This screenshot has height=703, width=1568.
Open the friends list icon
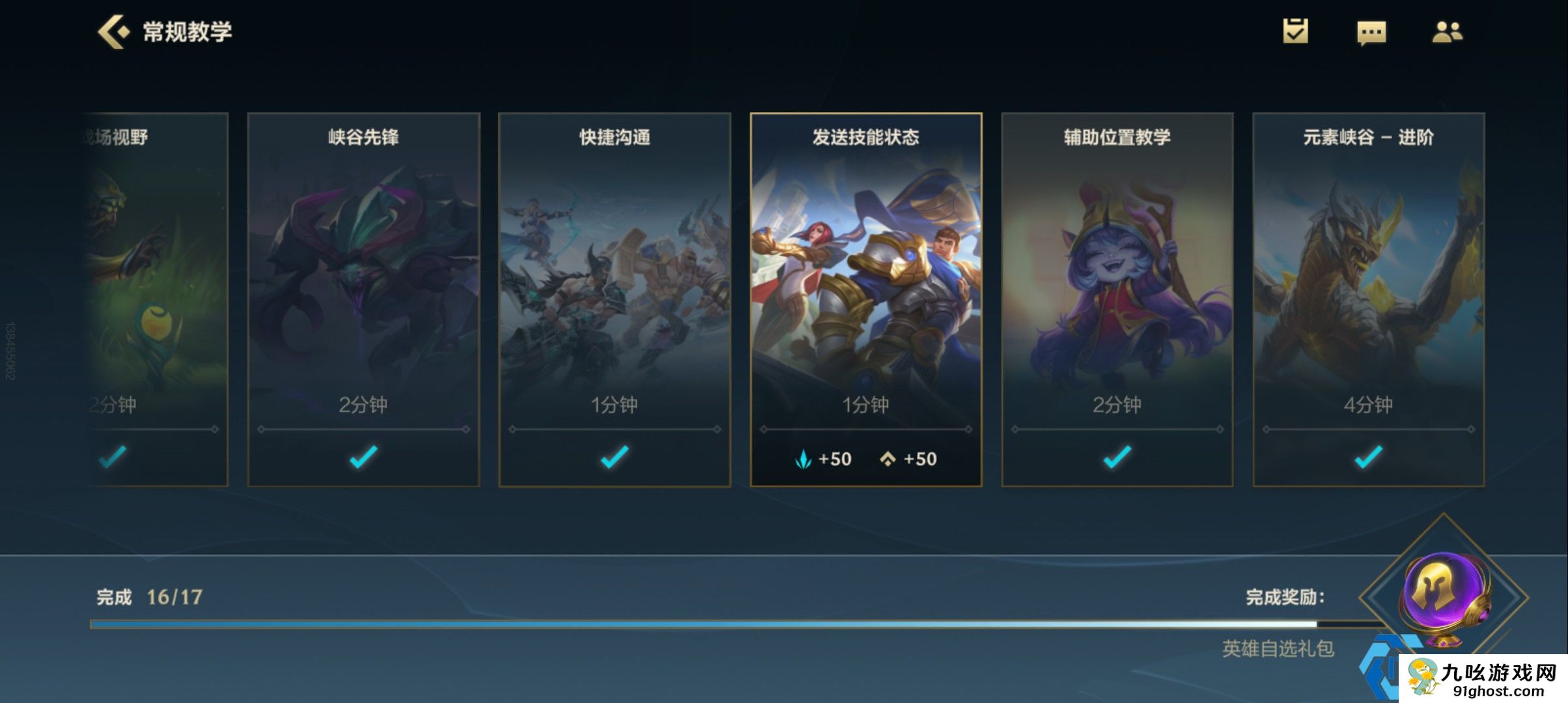(x=1447, y=33)
